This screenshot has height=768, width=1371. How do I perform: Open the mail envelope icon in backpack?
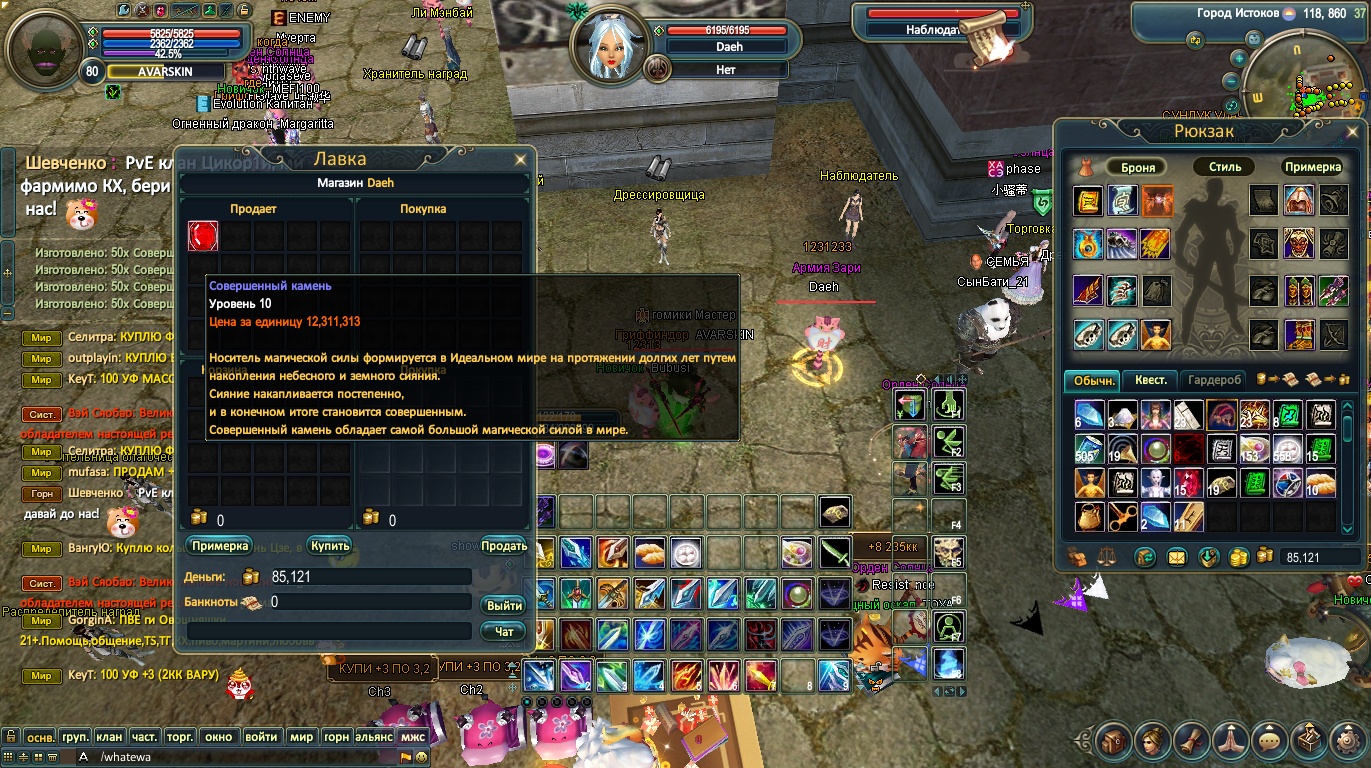click(x=1177, y=557)
